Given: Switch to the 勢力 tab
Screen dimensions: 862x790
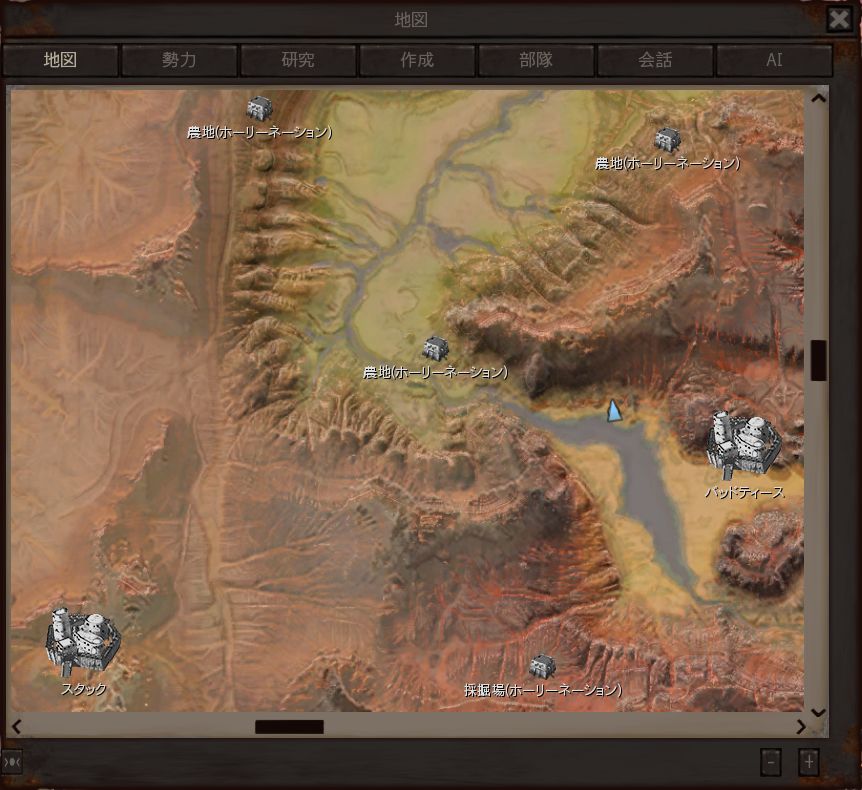Looking at the screenshot, I should pos(179,60).
